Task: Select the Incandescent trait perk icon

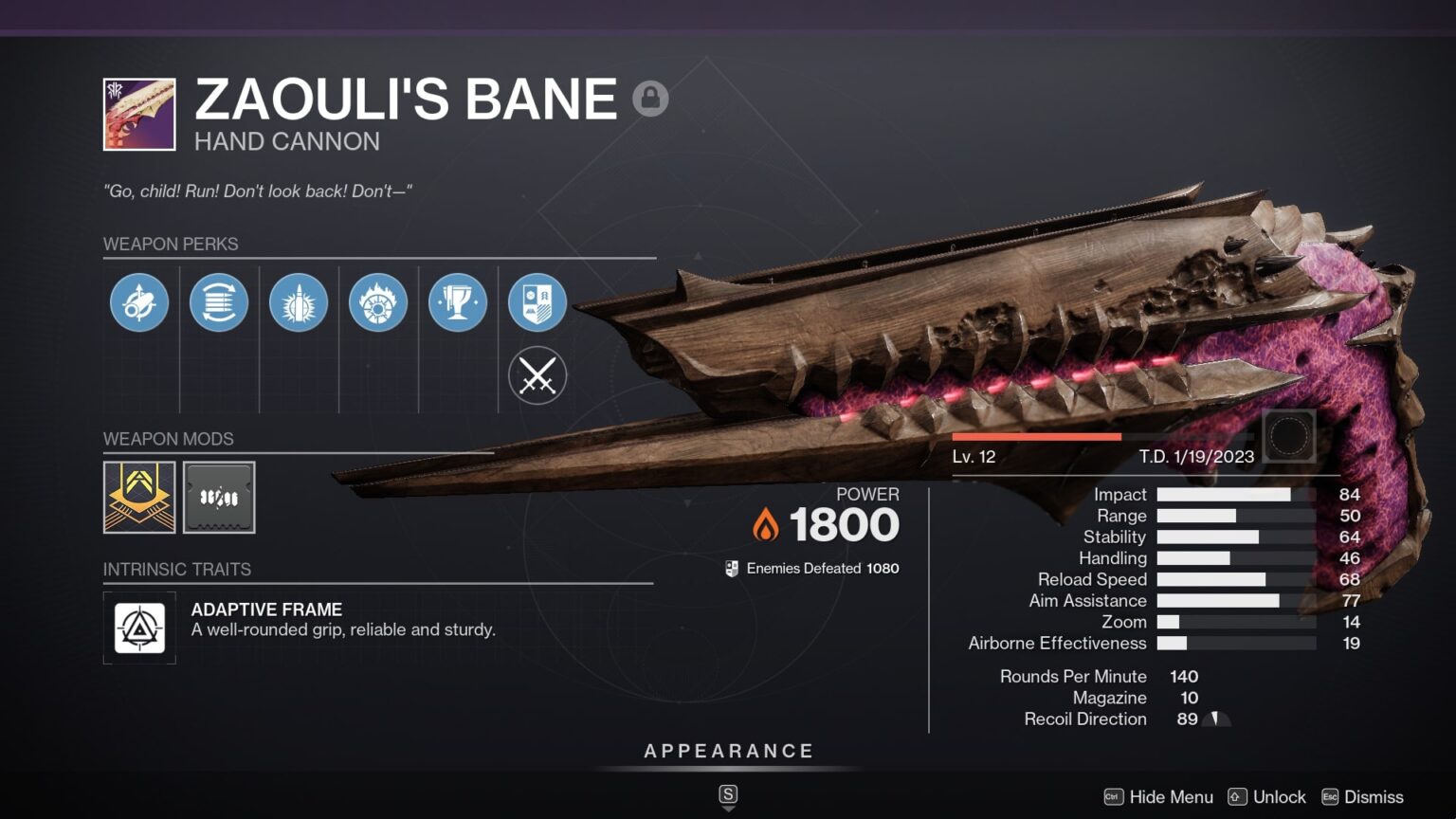Action: pyautogui.click(x=378, y=301)
